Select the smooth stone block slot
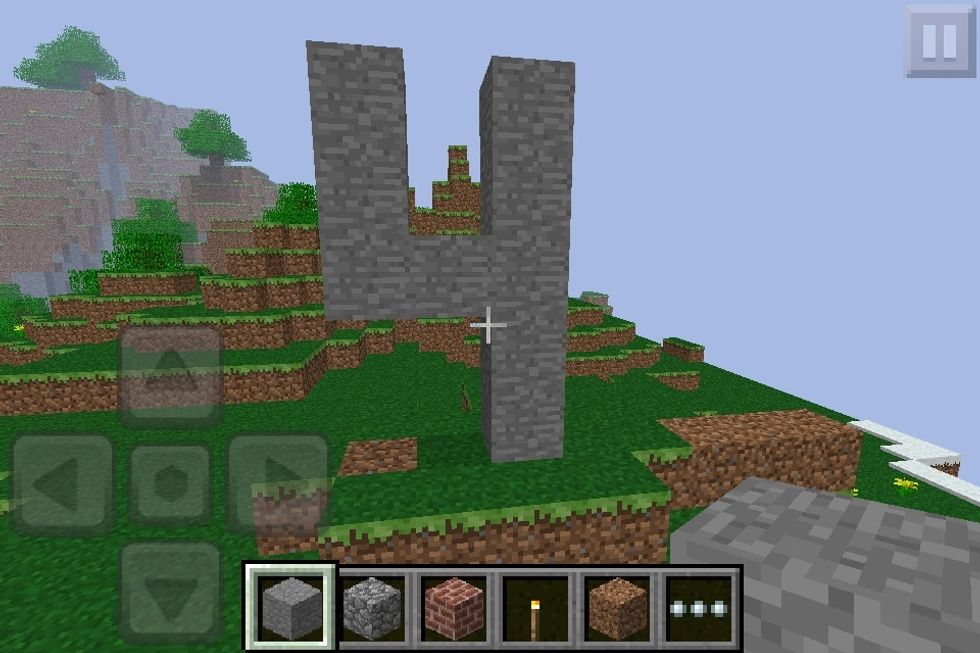980x653 pixels. click(290, 606)
